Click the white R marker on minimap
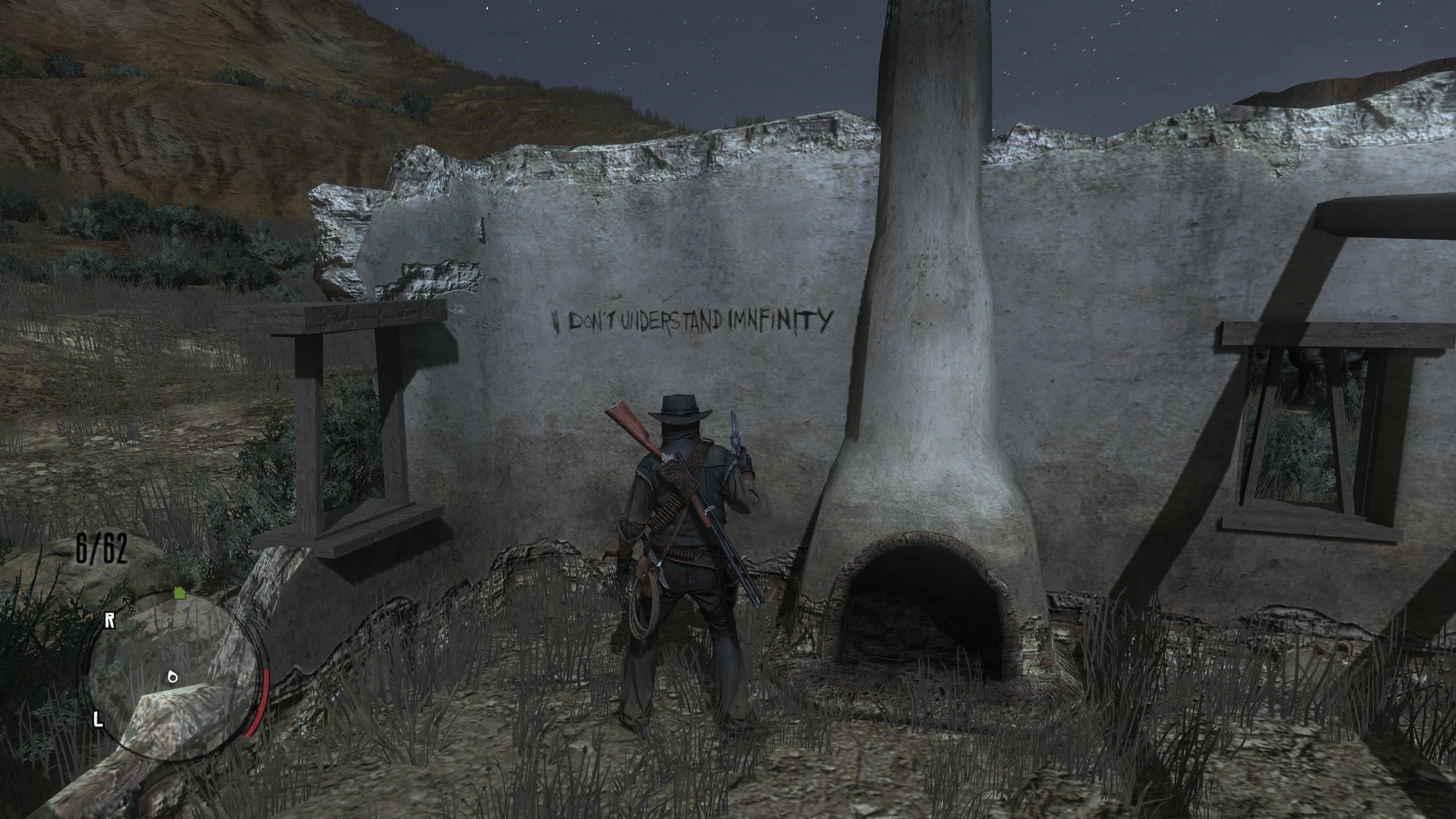Viewport: 1456px width, 819px height. (110, 621)
